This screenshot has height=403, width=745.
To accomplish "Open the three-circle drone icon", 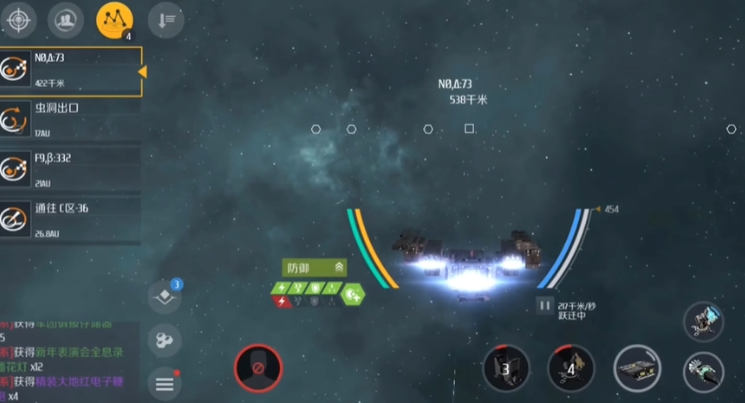I will click(x=165, y=340).
